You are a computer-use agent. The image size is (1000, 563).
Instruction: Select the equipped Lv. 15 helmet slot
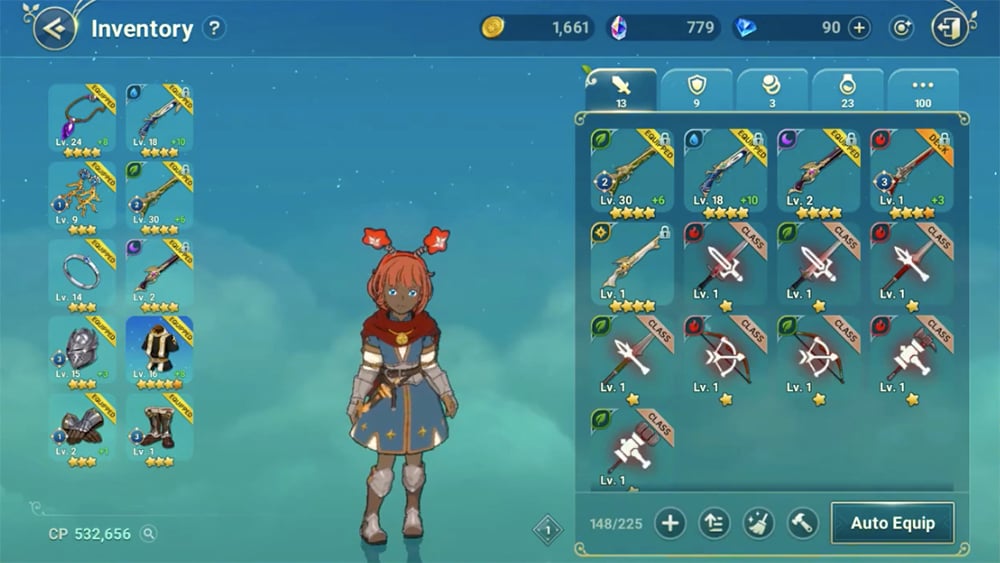[82, 352]
